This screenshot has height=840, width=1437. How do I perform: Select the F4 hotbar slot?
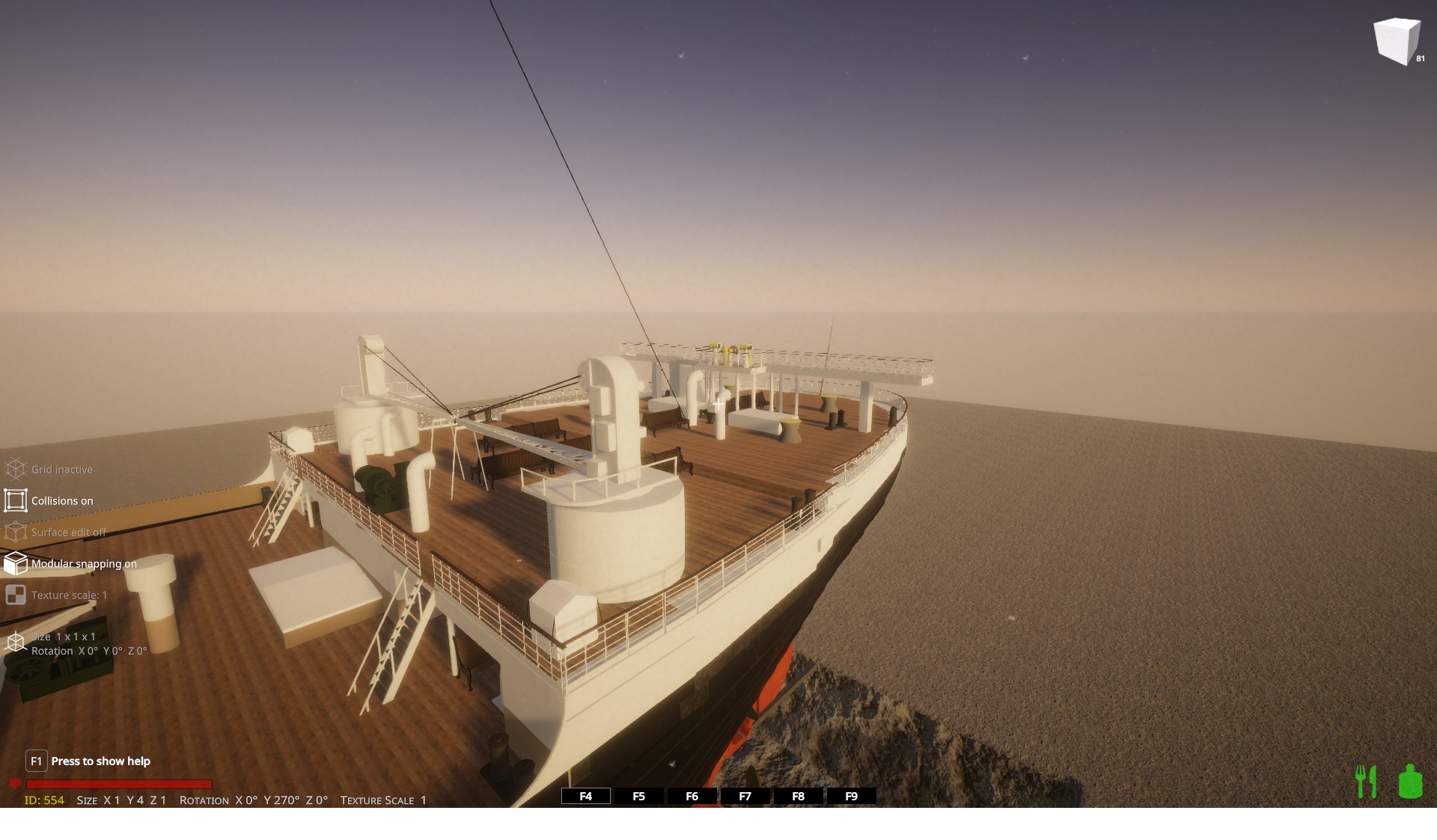[585, 796]
